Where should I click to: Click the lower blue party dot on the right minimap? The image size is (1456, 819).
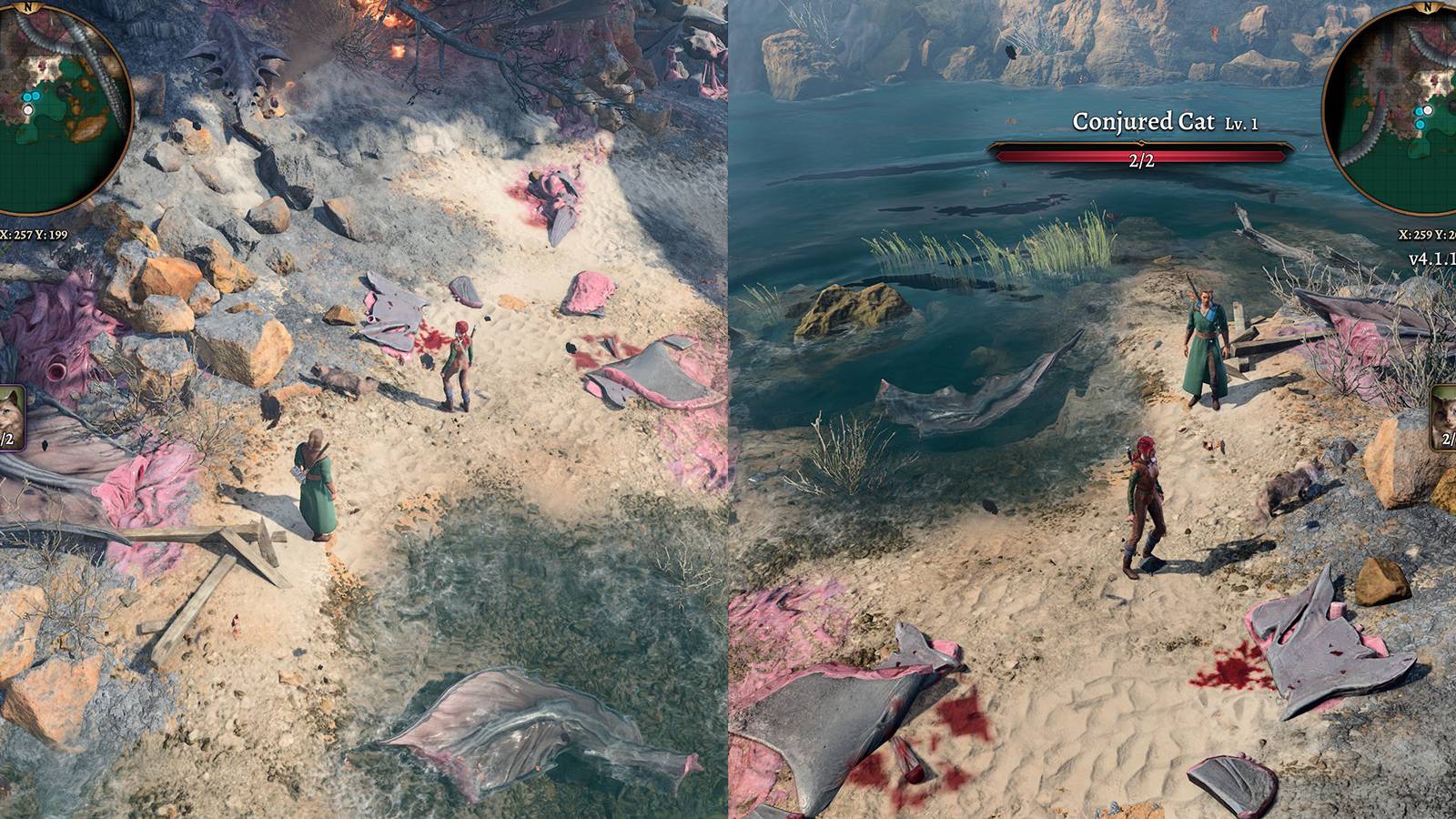click(x=1420, y=124)
